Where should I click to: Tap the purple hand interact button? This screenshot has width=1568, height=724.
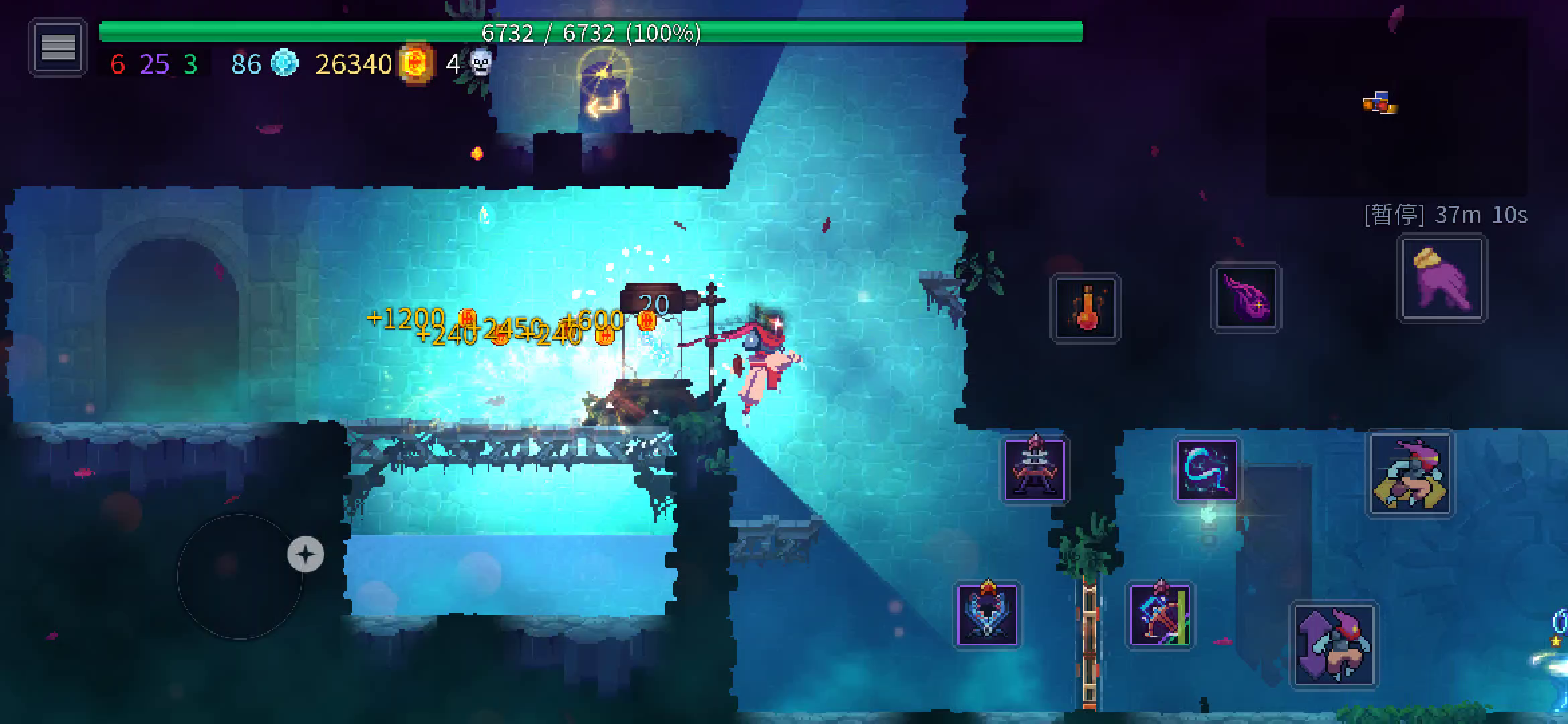[1442, 279]
